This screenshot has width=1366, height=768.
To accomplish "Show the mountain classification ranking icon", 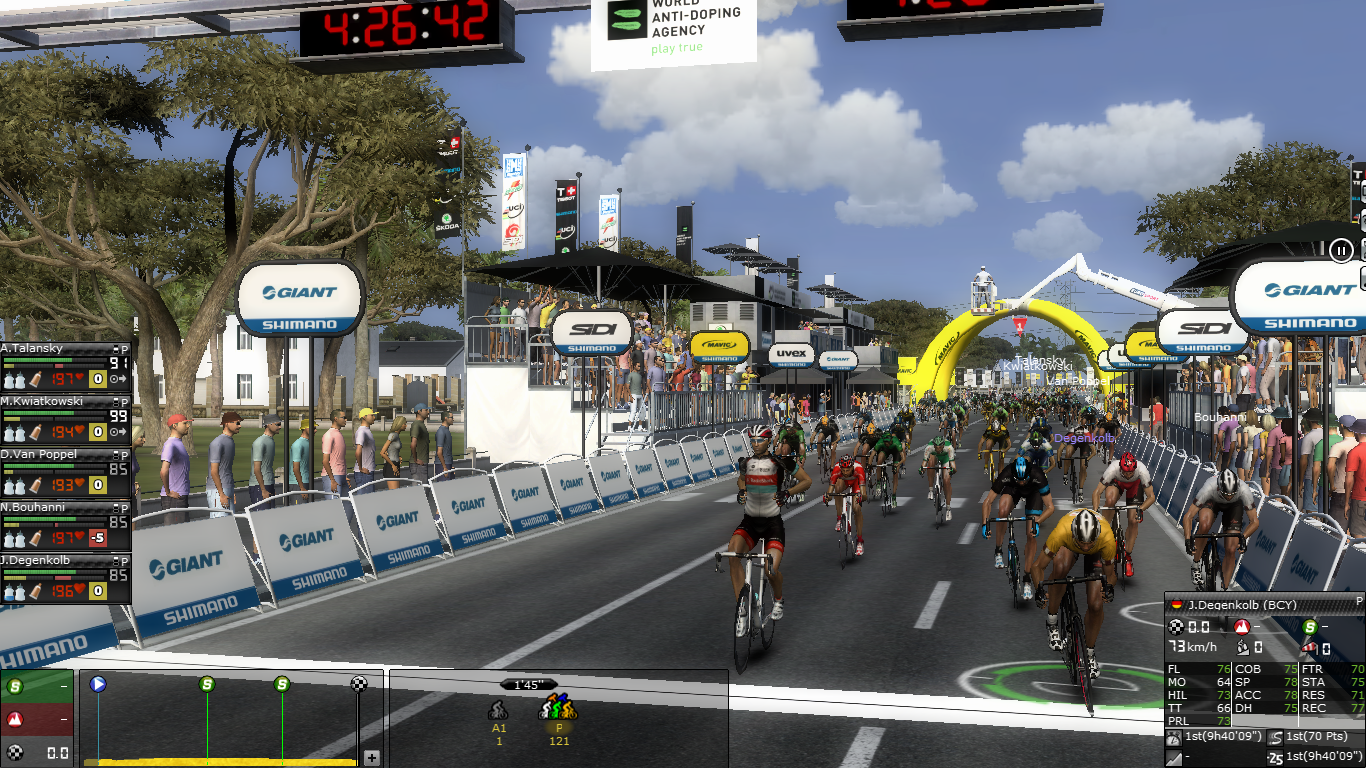I will pyautogui.click(x=1174, y=757).
